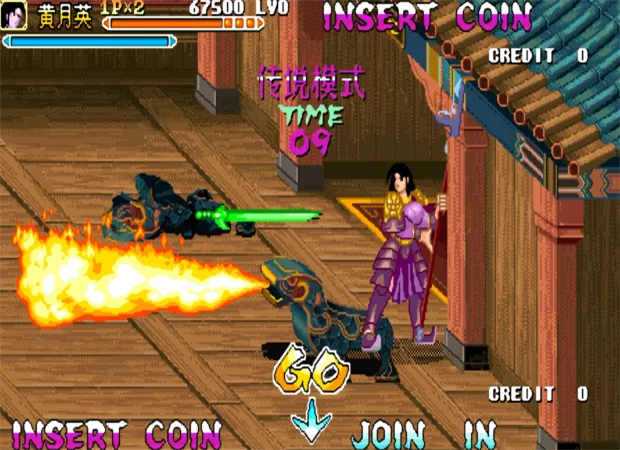620x450 pixels.
Task: Select the Huang Yueying character portrait
Action: (13, 15)
